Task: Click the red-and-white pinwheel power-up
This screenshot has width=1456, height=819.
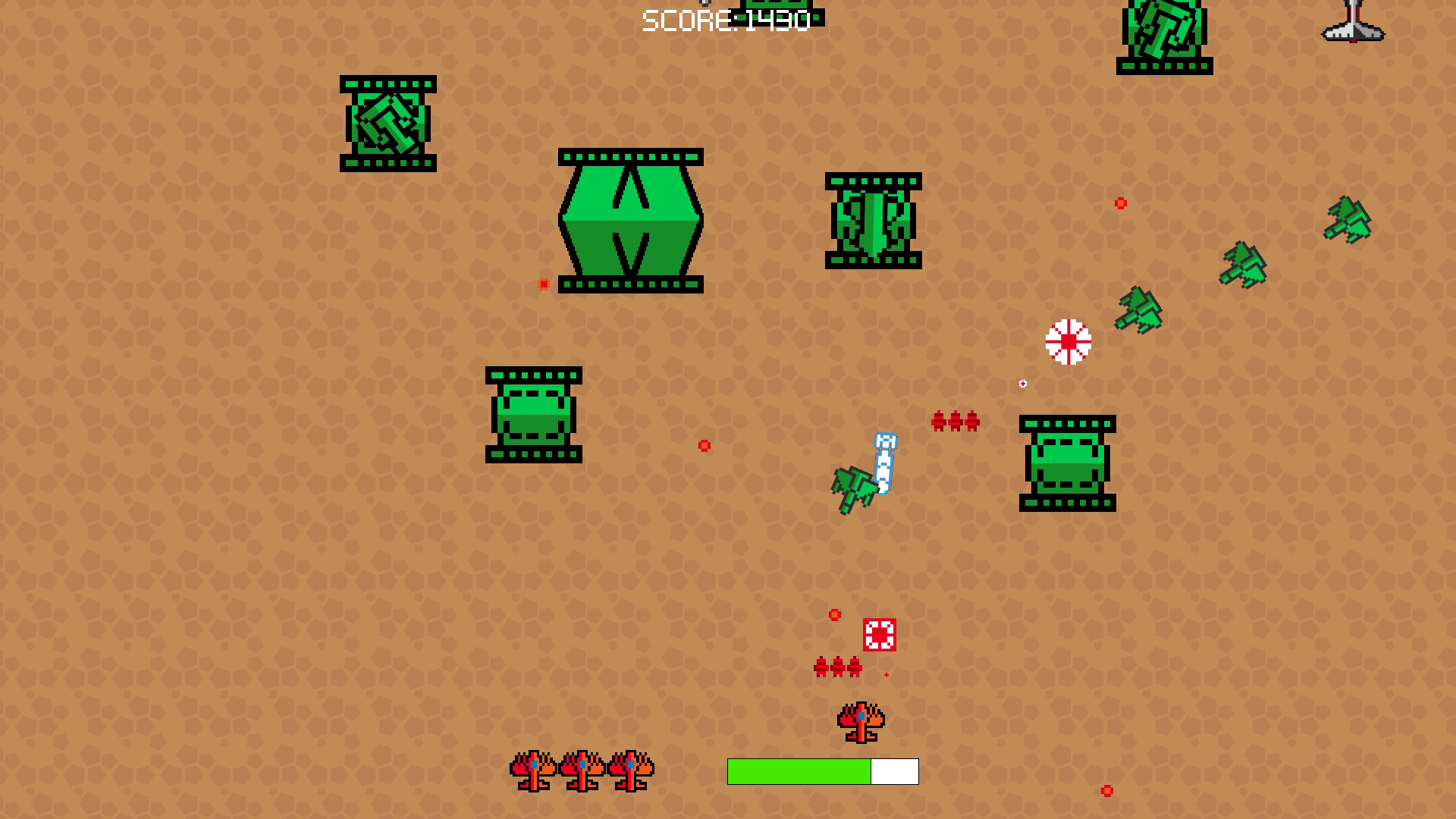Action: click(x=1068, y=343)
